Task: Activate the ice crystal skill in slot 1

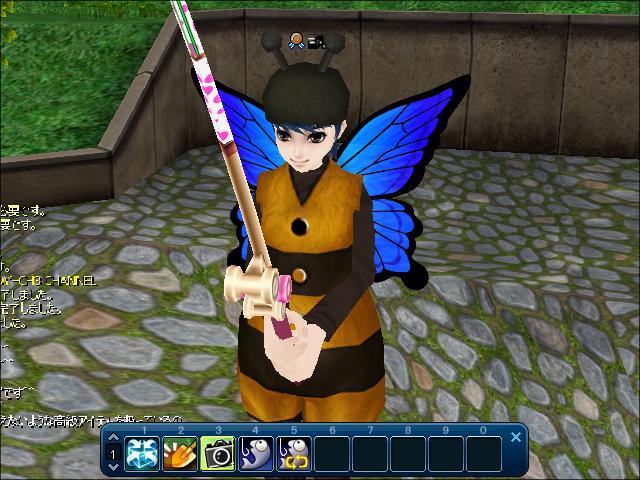Action: tap(144, 453)
